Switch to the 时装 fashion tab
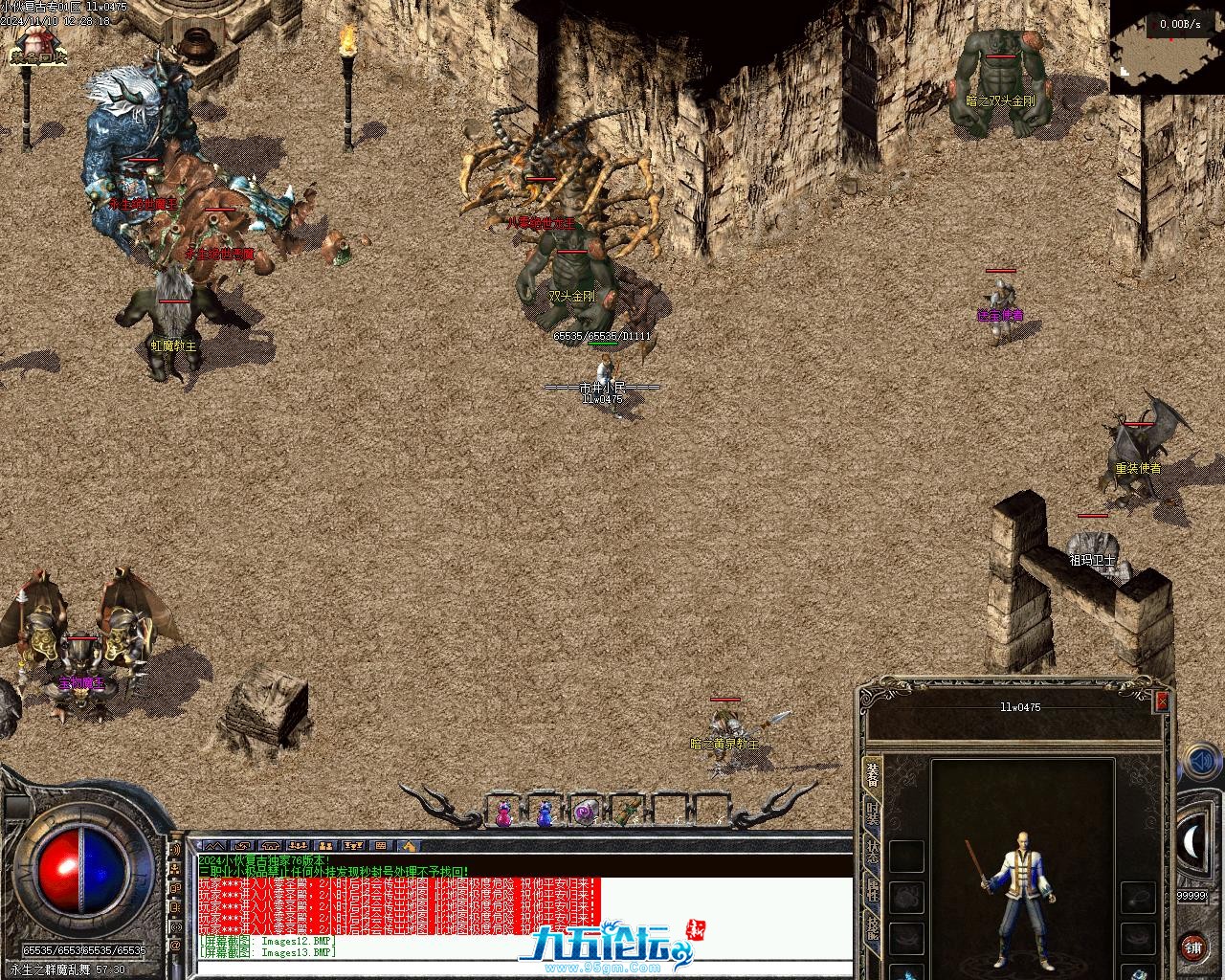This screenshot has height=980, width=1225. pyautogui.click(x=872, y=816)
